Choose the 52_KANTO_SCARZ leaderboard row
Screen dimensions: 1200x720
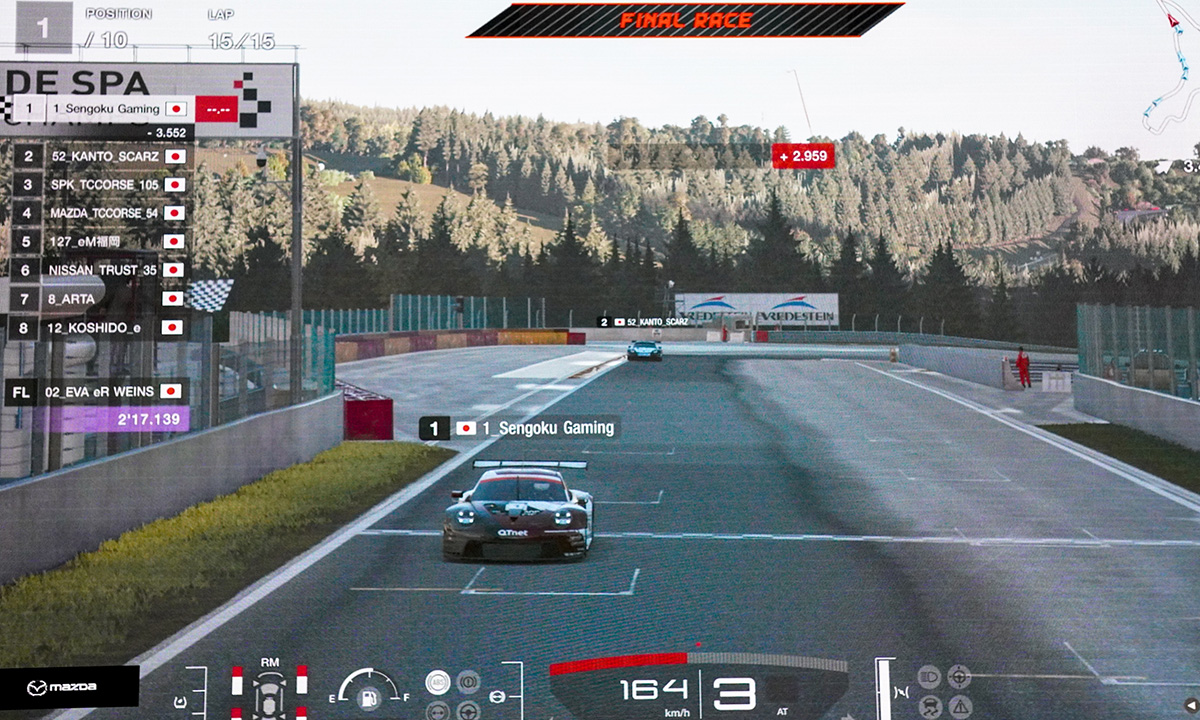click(x=105, y=156)
